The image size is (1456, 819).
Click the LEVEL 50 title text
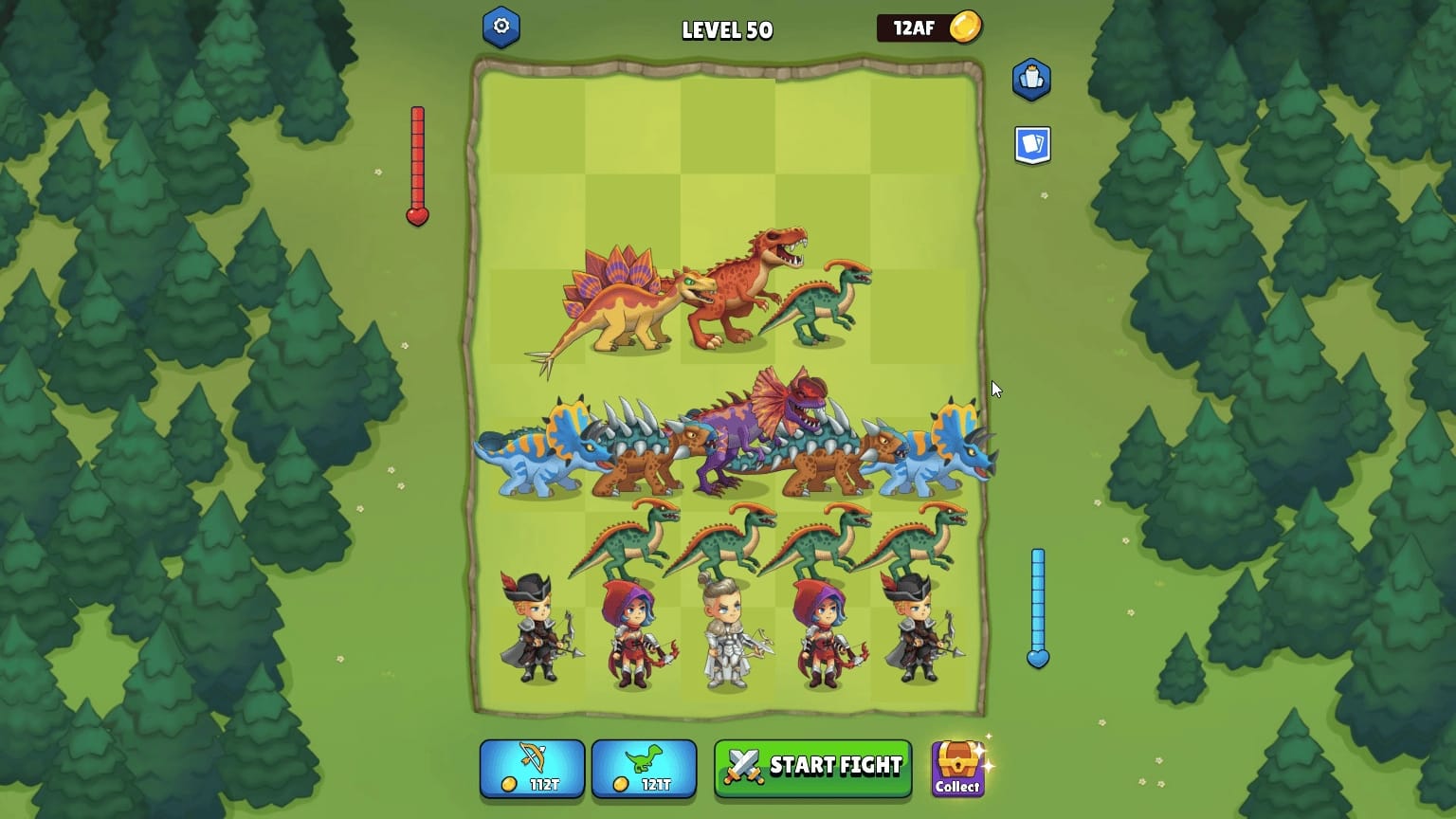(x=727, y=28)
